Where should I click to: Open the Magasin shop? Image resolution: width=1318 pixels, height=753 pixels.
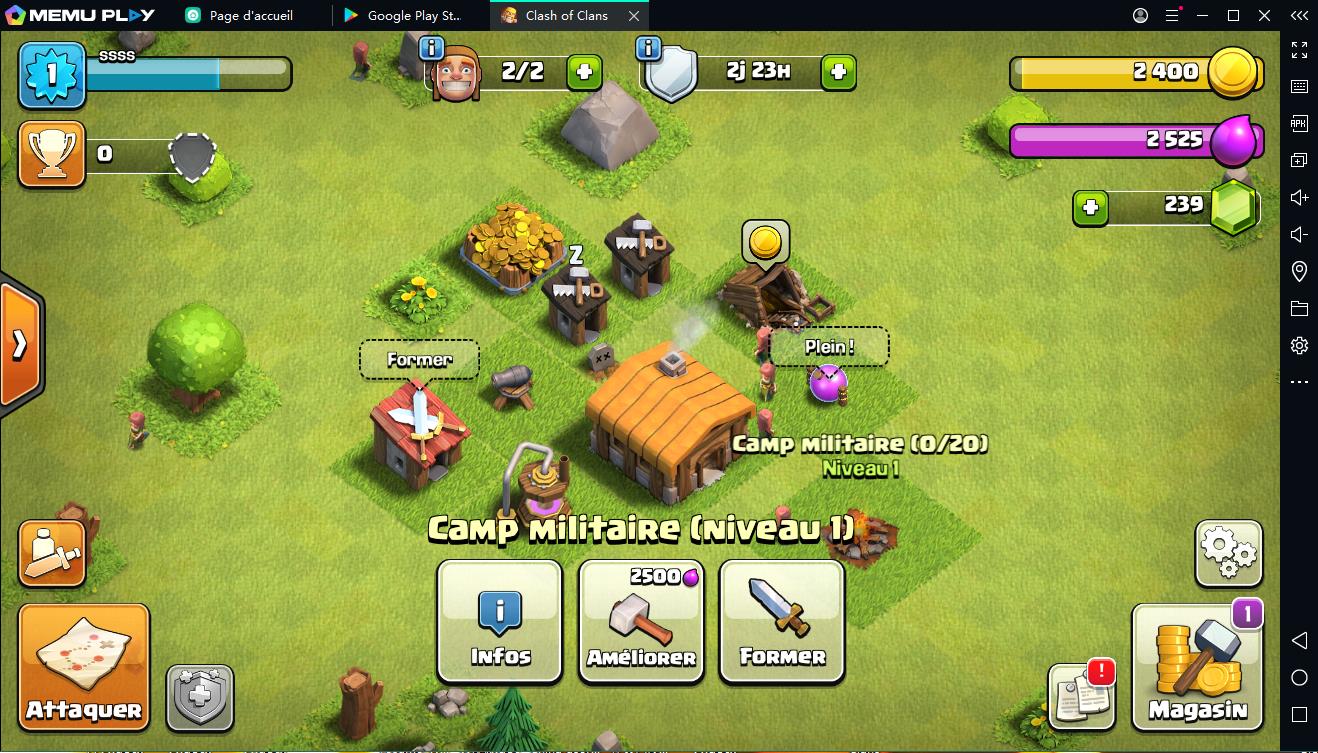click(1197, 667)
